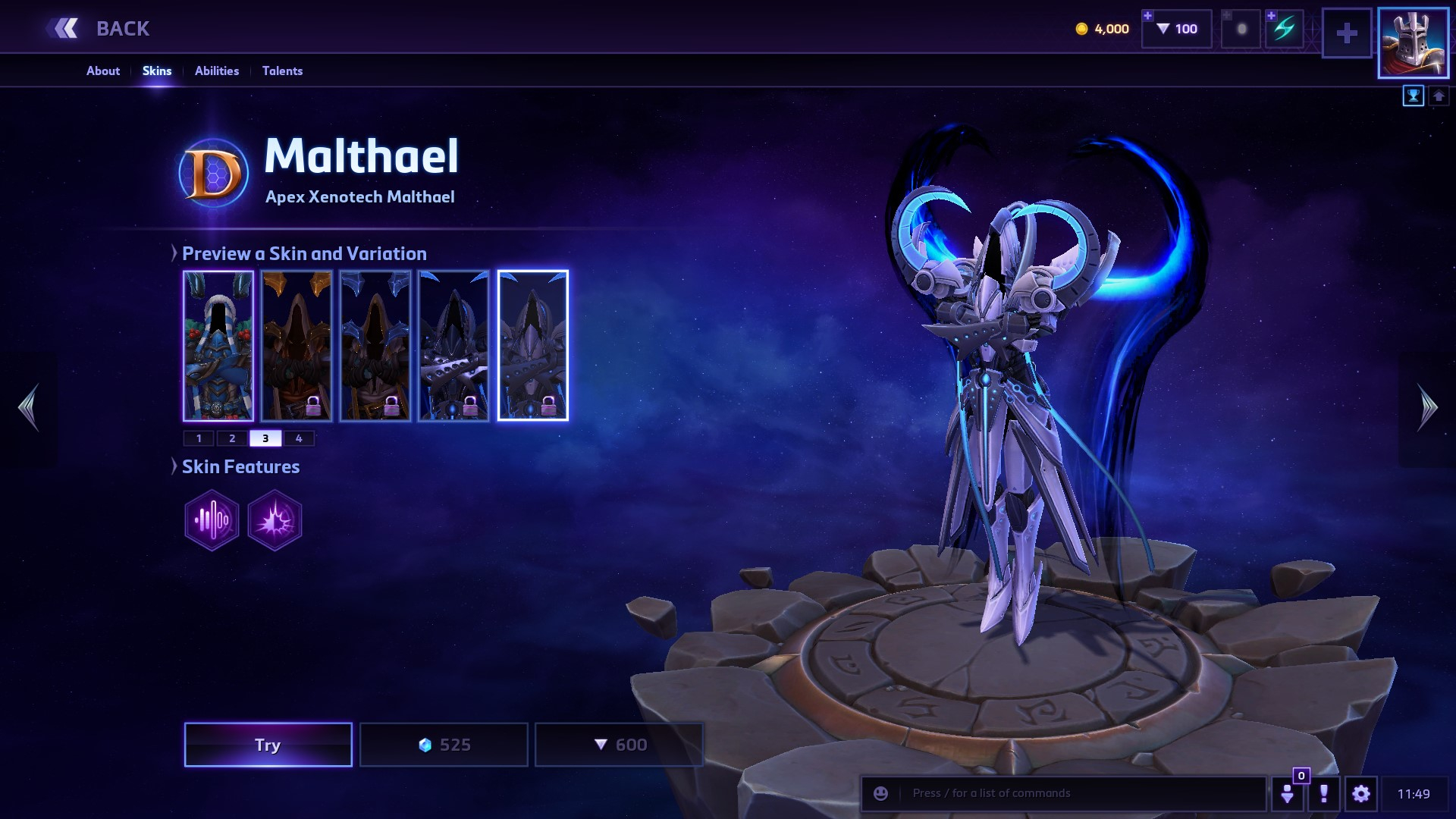Pick skin variation number 1
The height and width of the screenshot is (819, 1456).
(x=199, y=438)
